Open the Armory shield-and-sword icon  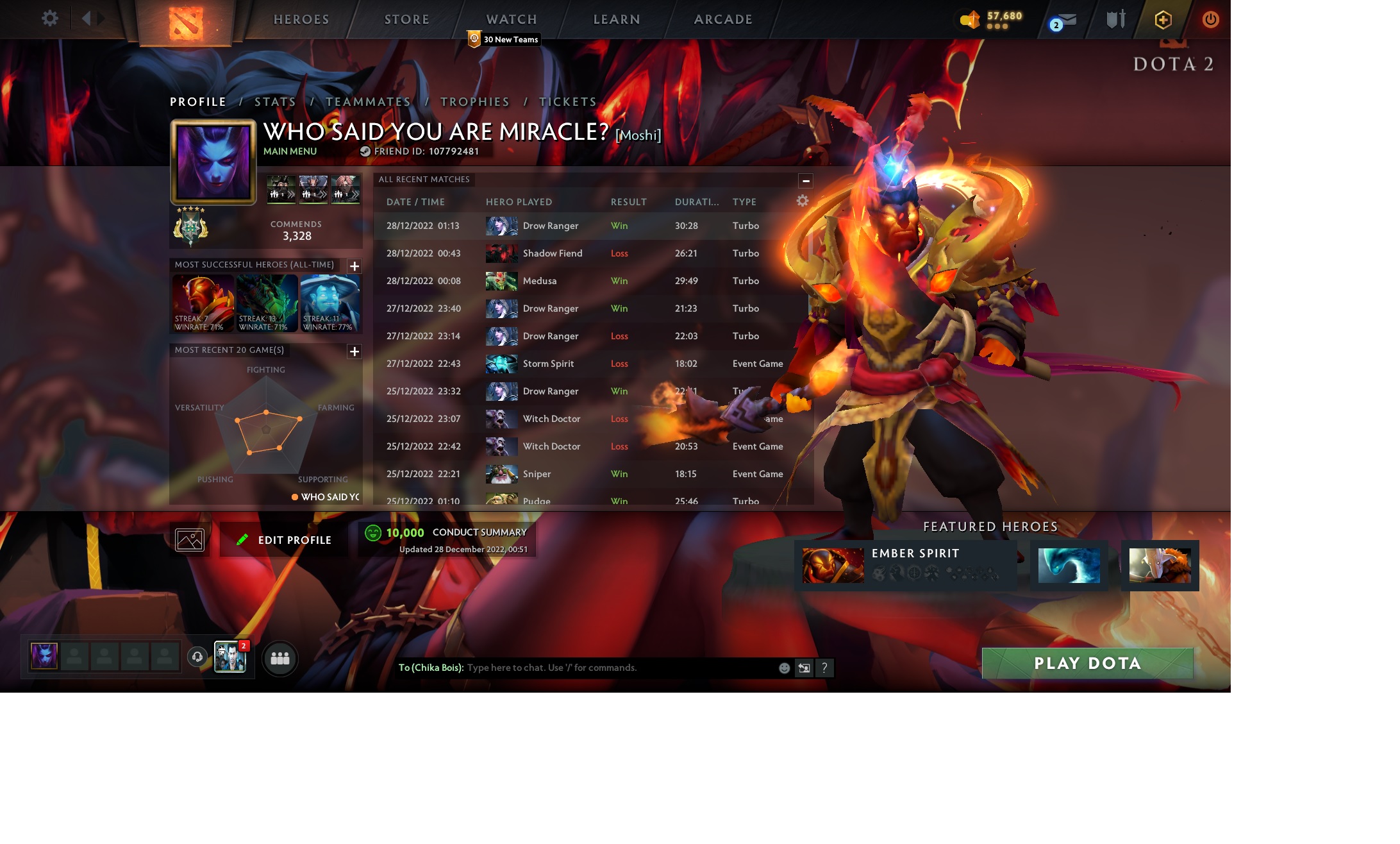coord(1115,19)
